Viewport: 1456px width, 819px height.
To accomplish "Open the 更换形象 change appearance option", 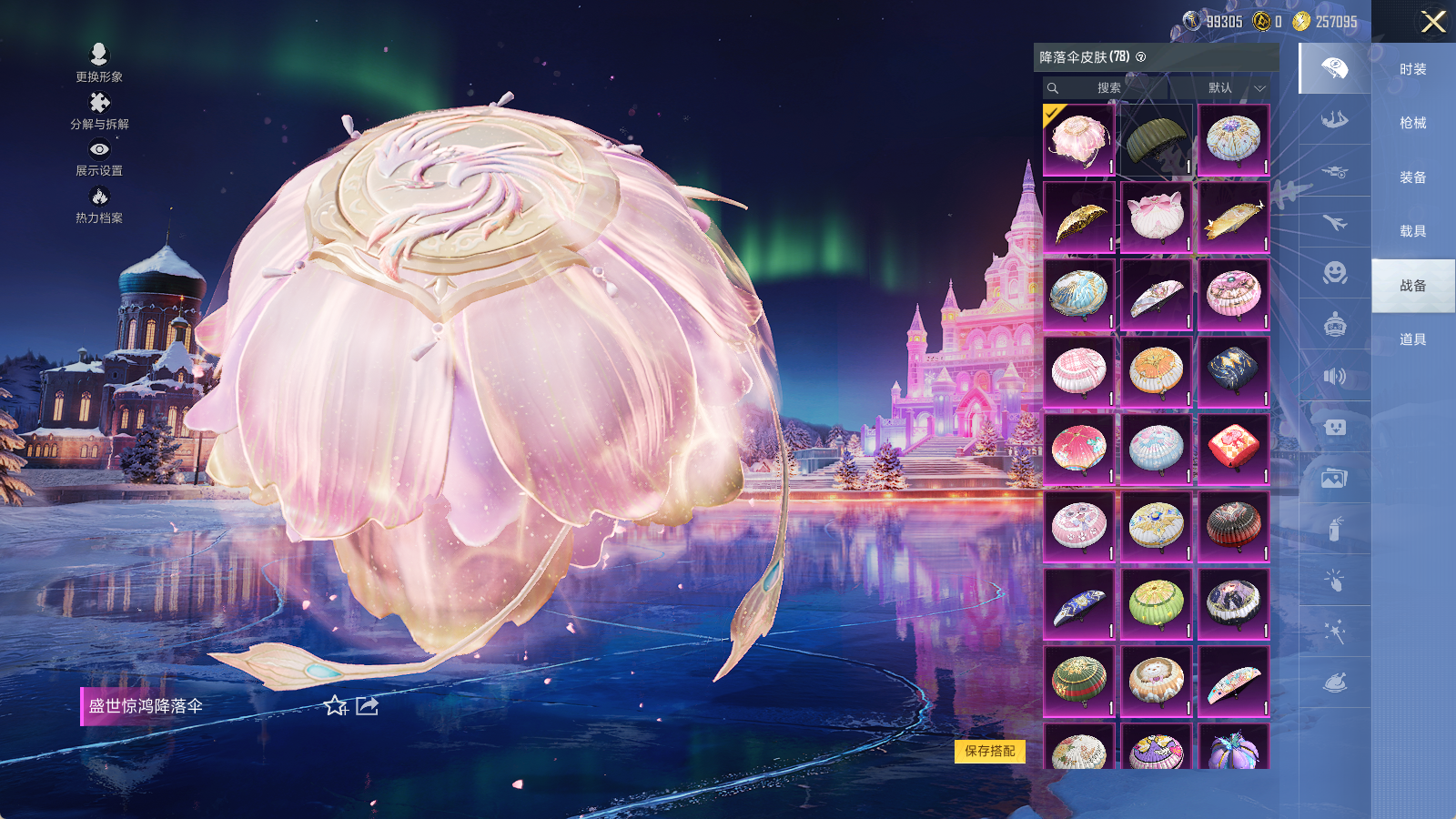I will coord(99,63).
